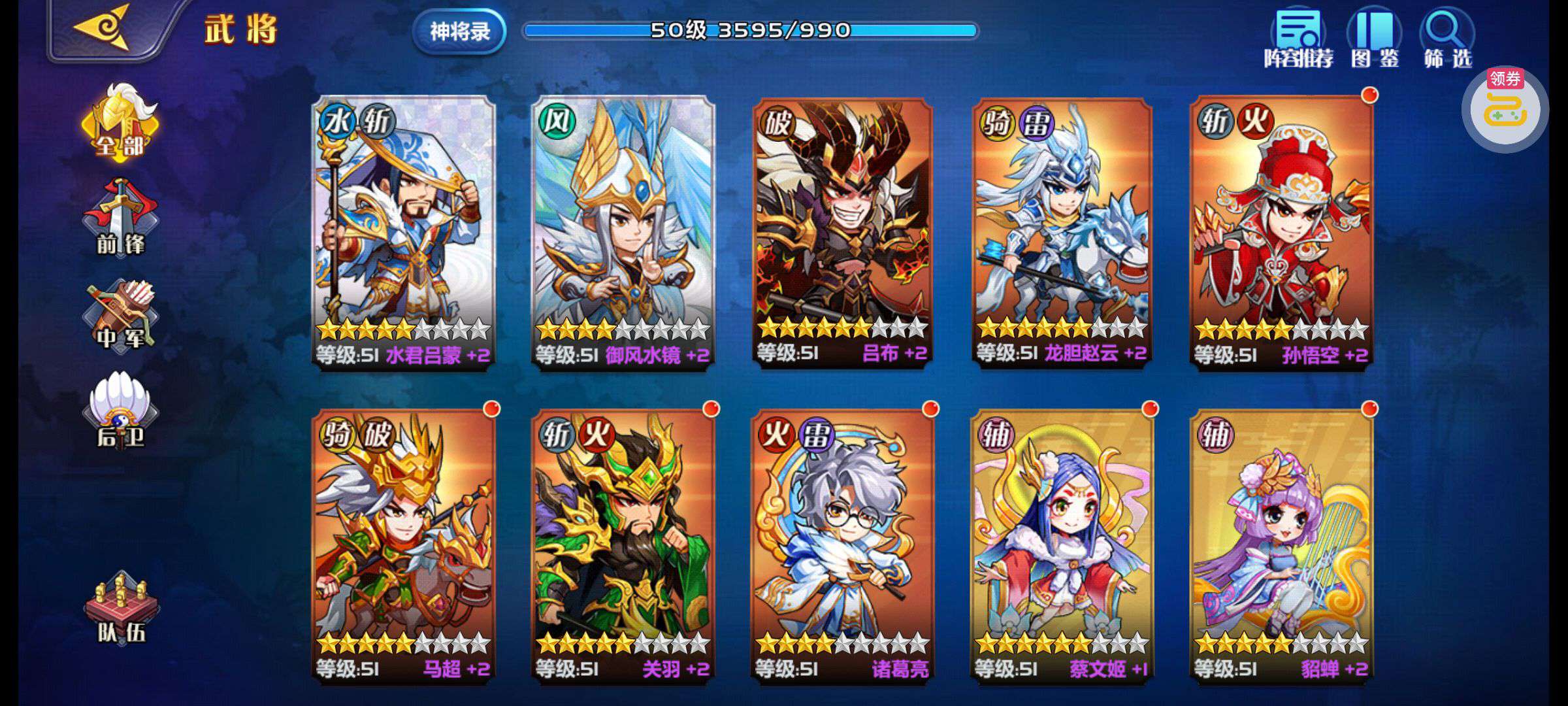Select the 御风水镜 hero card
The height and width of the screenshot is (706, 1568).
[623, 232]
